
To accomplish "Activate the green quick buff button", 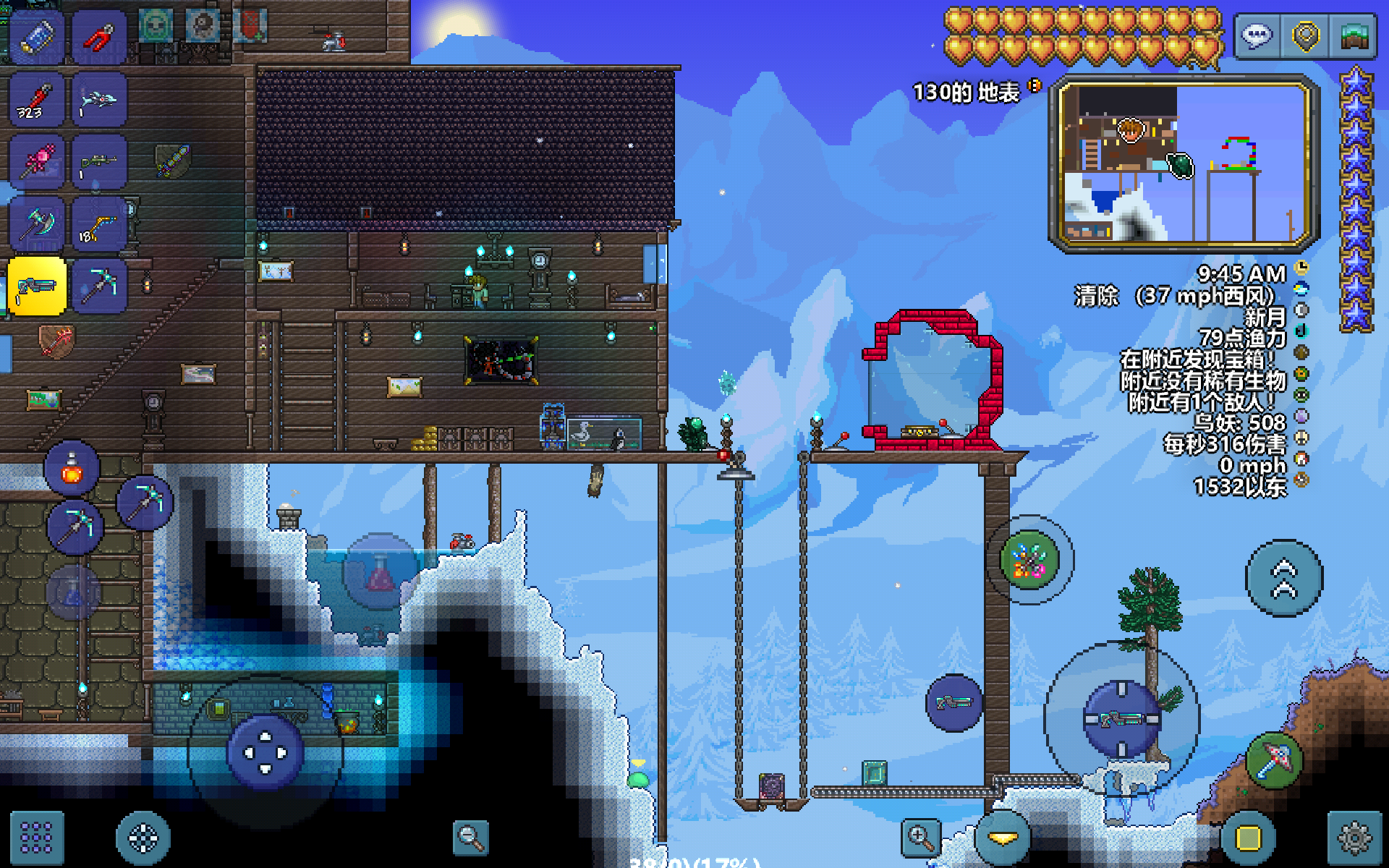I will (x=1029, y=560).
